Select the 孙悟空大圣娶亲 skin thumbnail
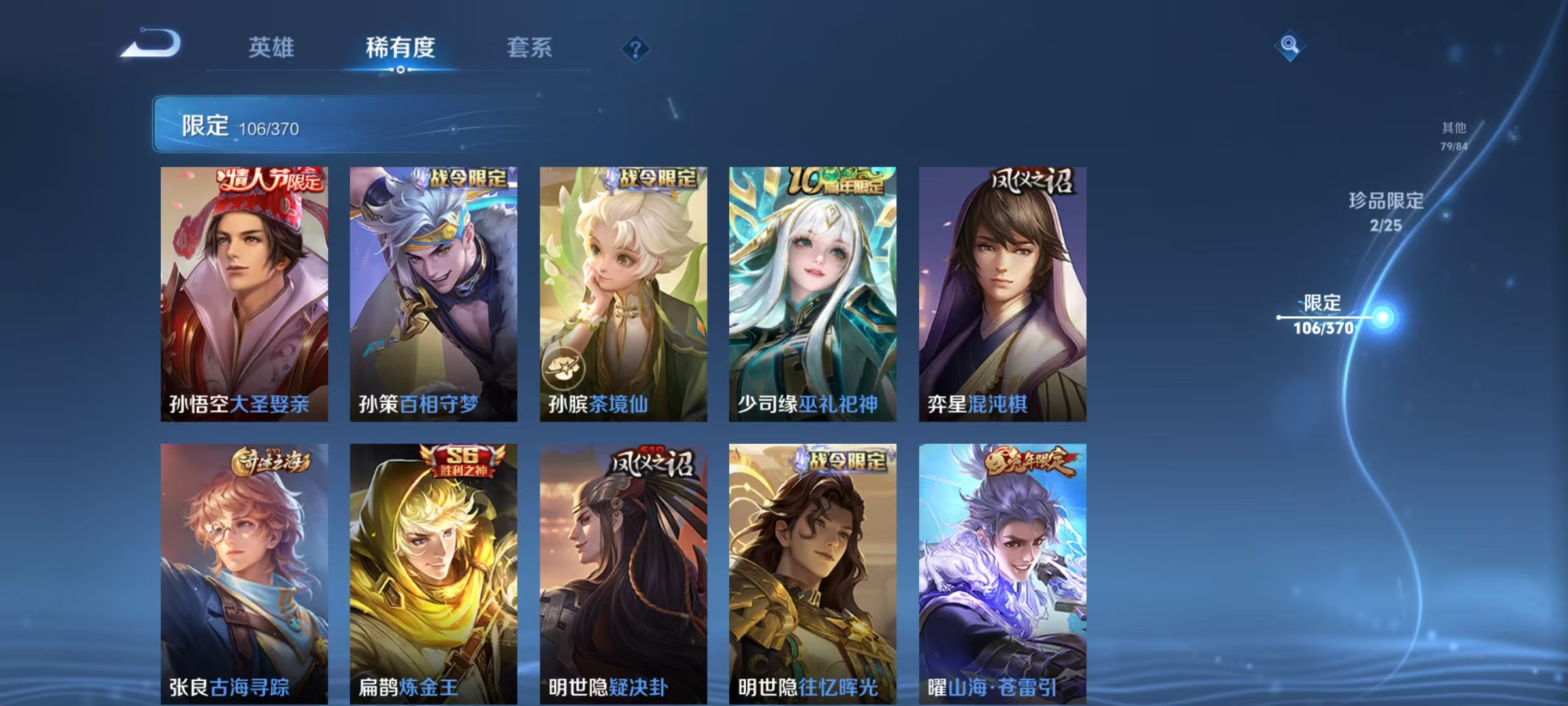This screenshot has width=1568, height=706. (x=244, y=294)
